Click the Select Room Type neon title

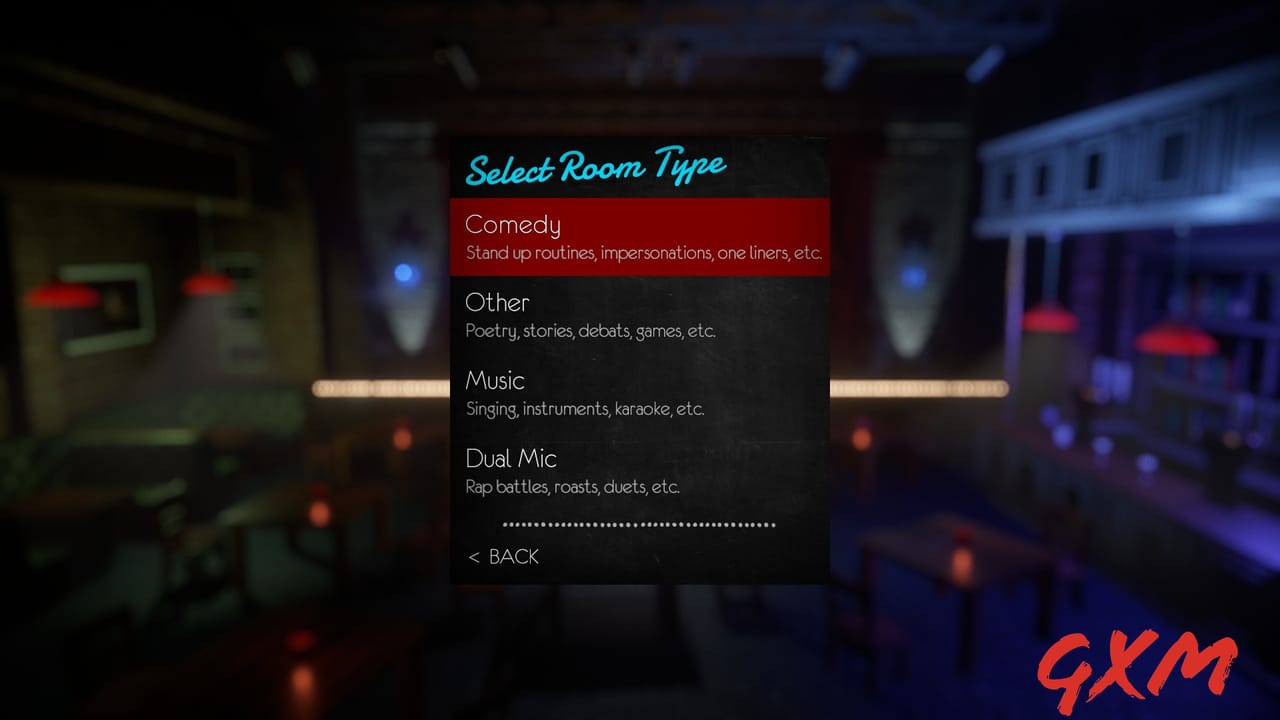(595, 166)
